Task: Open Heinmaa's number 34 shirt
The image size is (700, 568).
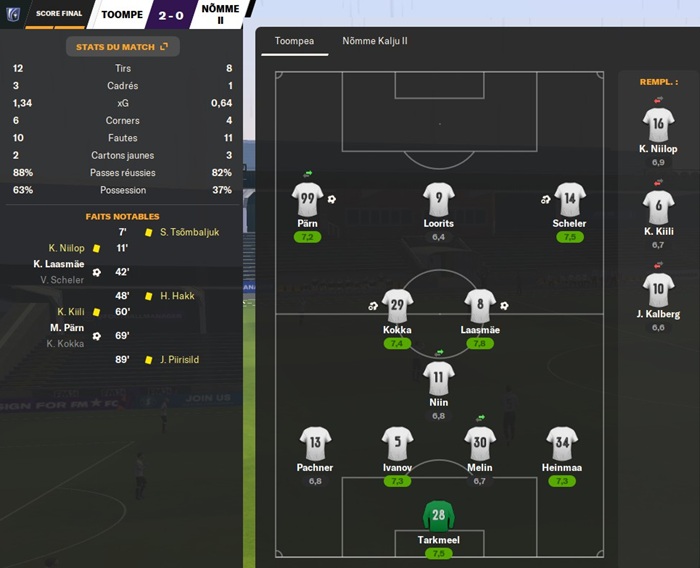Action: coord(561,442)
